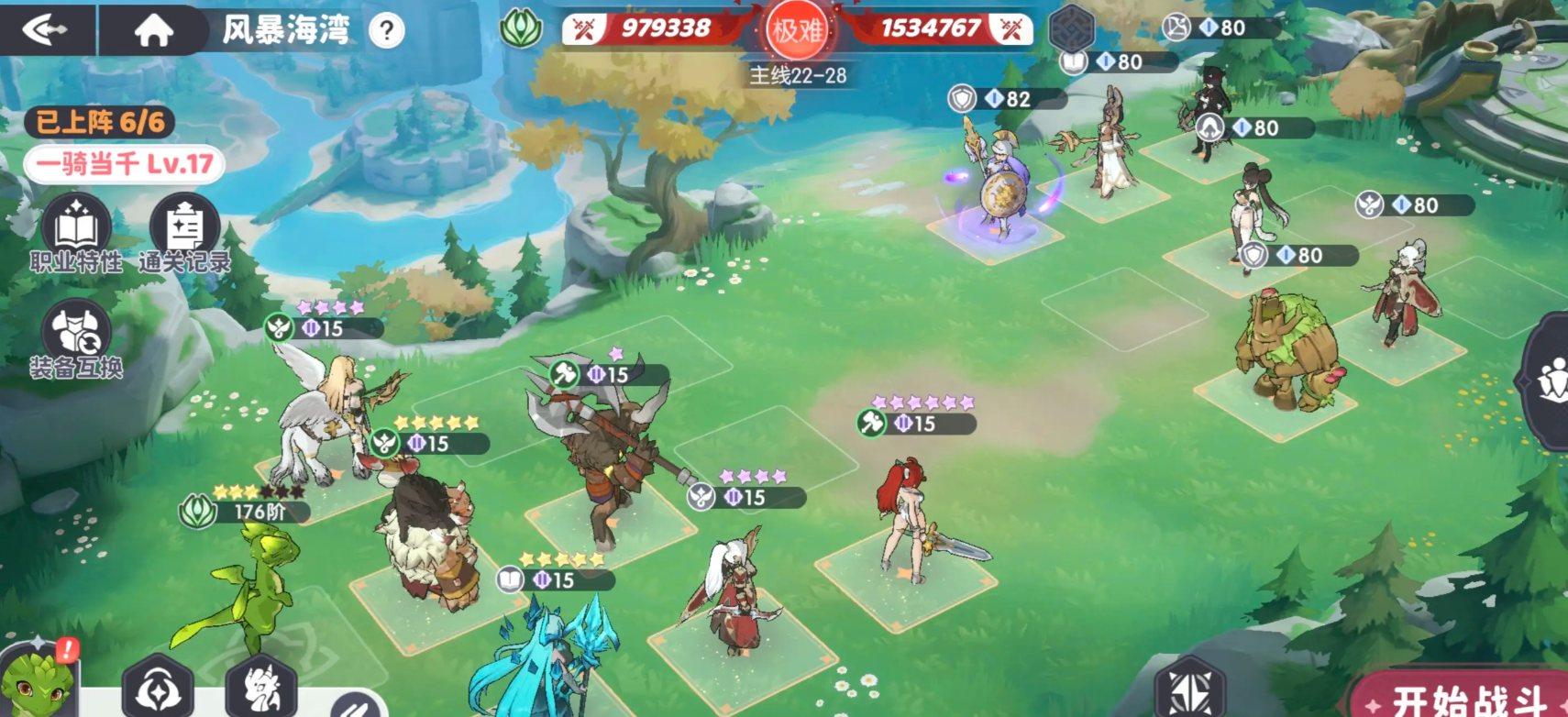Click the hexagon icon with four-point star
Screen dimensions: 1568x717
[158, 688]
